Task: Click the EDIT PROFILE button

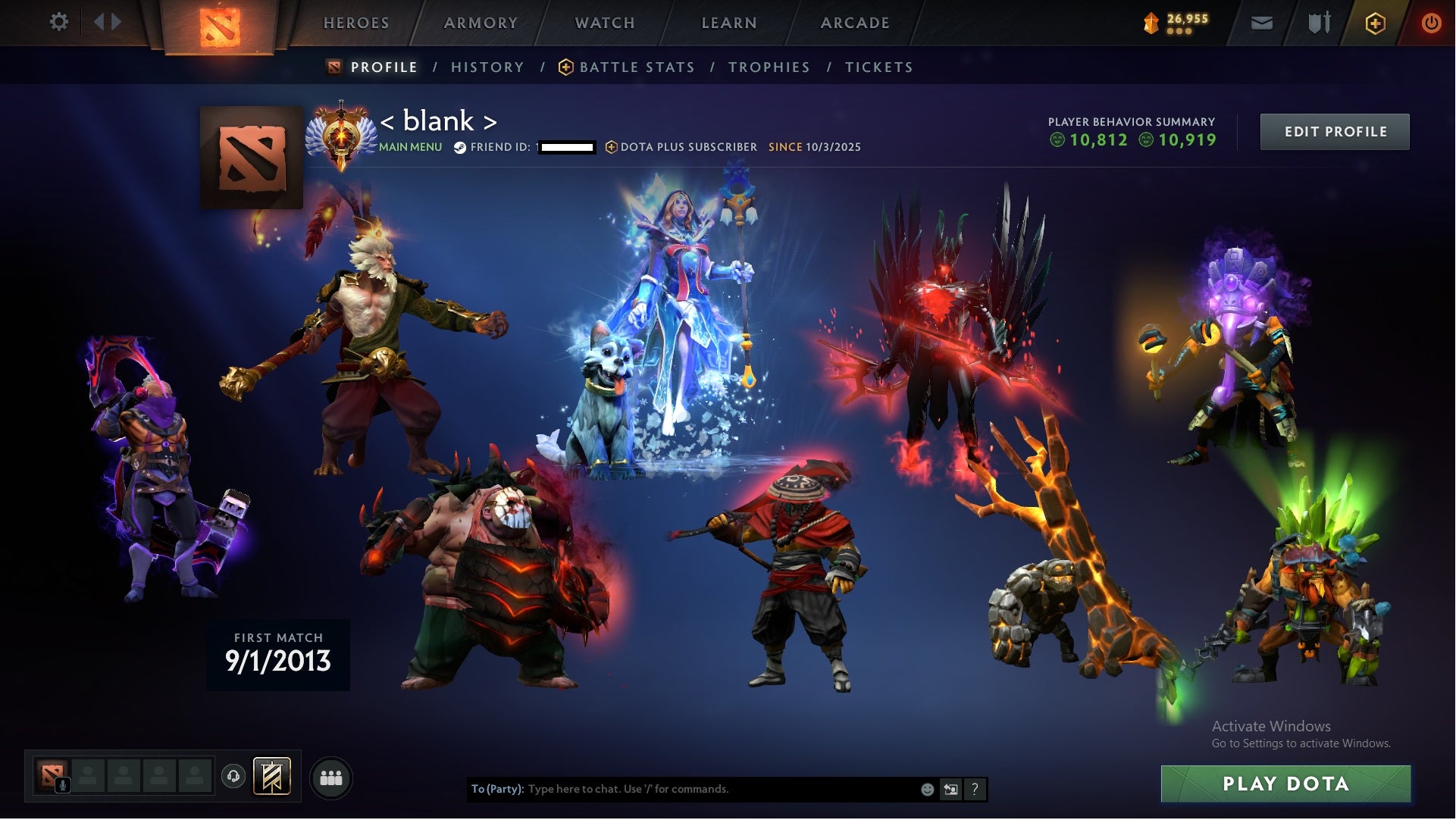Action: pos(1335,131)
